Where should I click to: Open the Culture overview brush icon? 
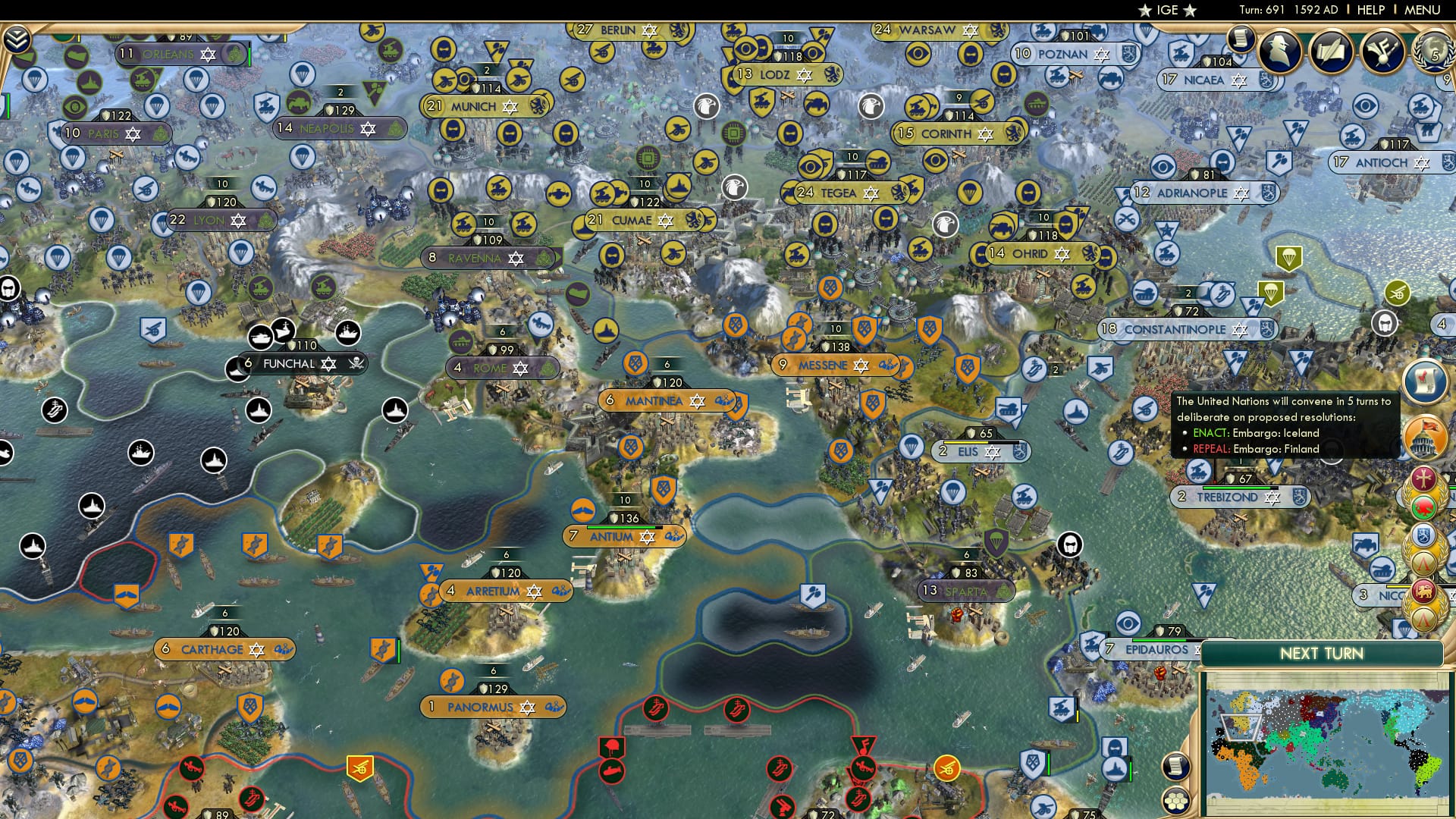click(1382, 53)
